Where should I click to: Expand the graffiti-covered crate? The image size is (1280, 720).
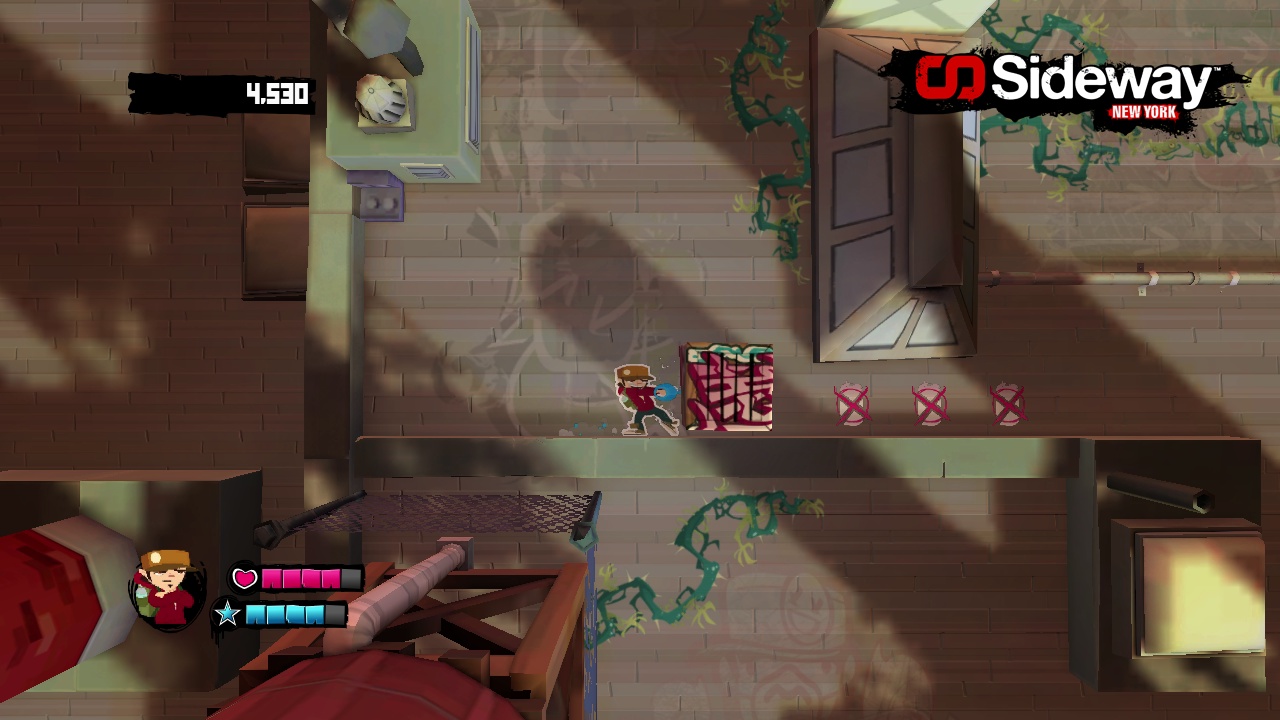(727, 388)
